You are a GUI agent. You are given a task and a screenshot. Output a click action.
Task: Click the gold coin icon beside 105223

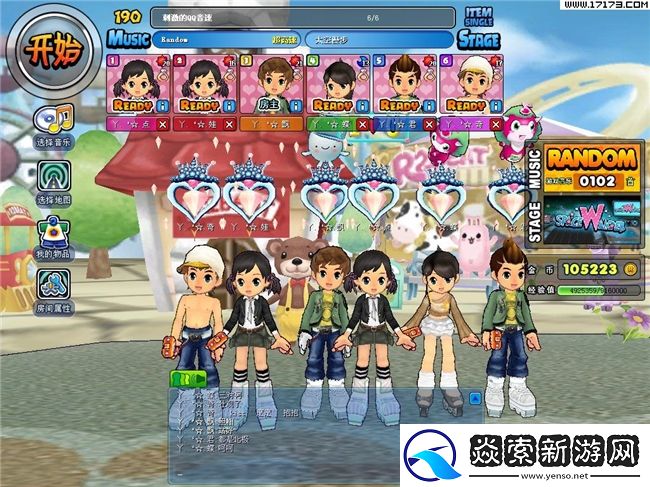coord(631,268)
